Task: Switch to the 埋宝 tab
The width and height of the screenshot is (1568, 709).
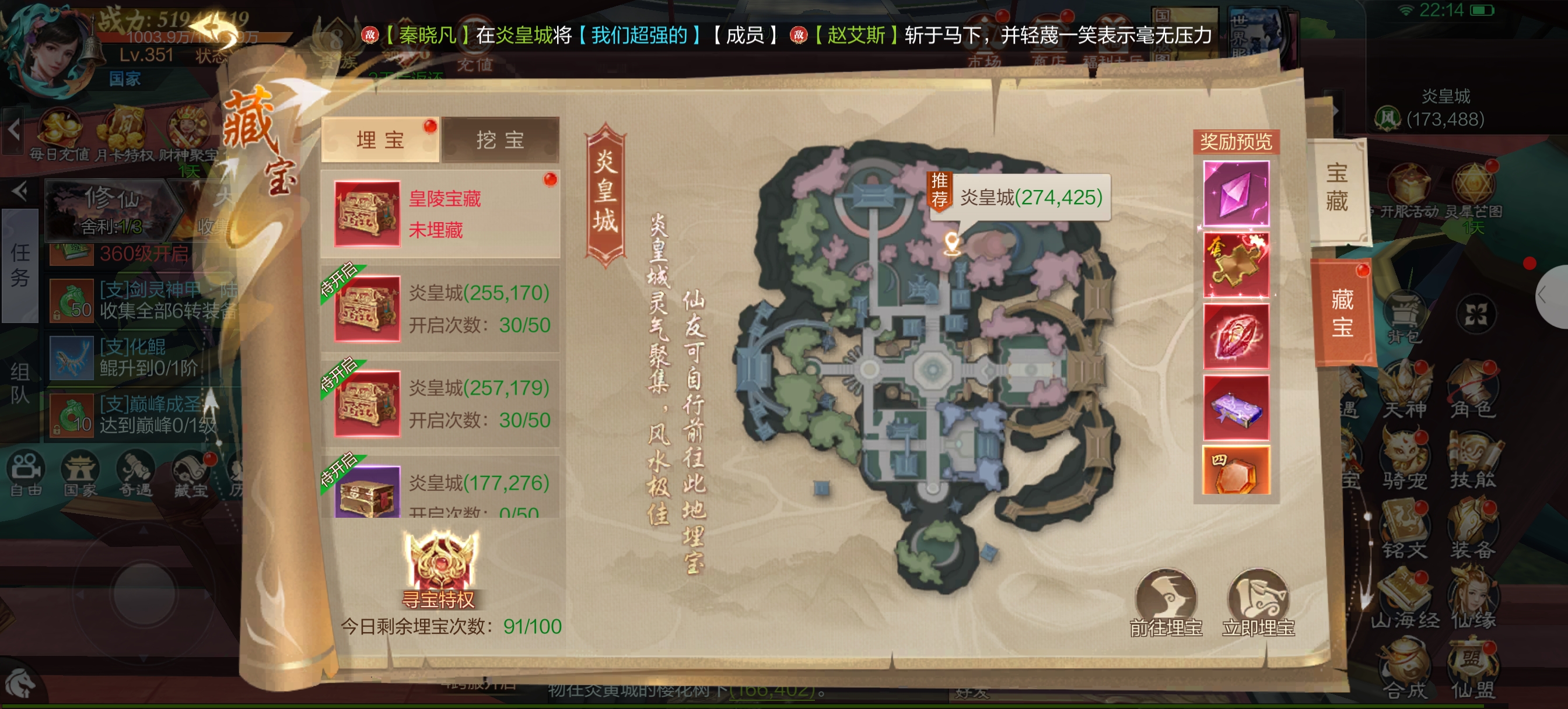Action: [380, 140]
